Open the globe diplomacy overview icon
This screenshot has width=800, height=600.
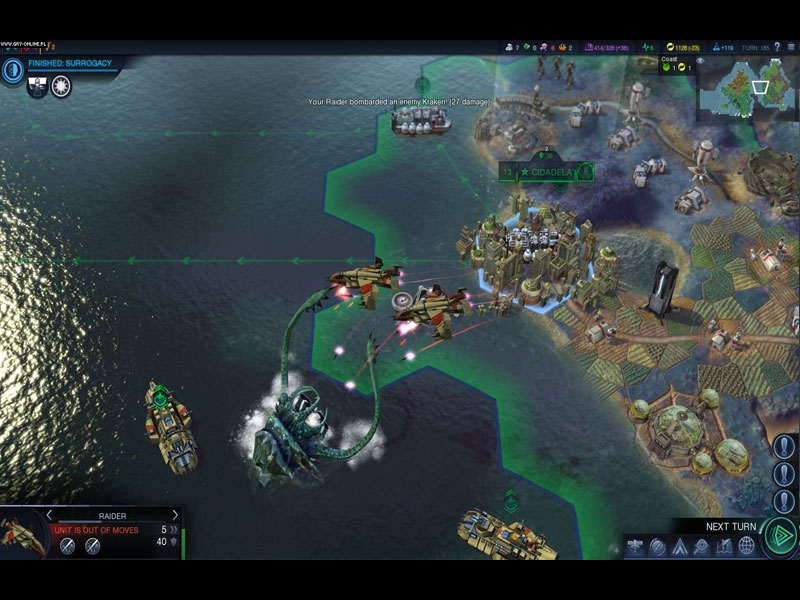click(746, 546)
